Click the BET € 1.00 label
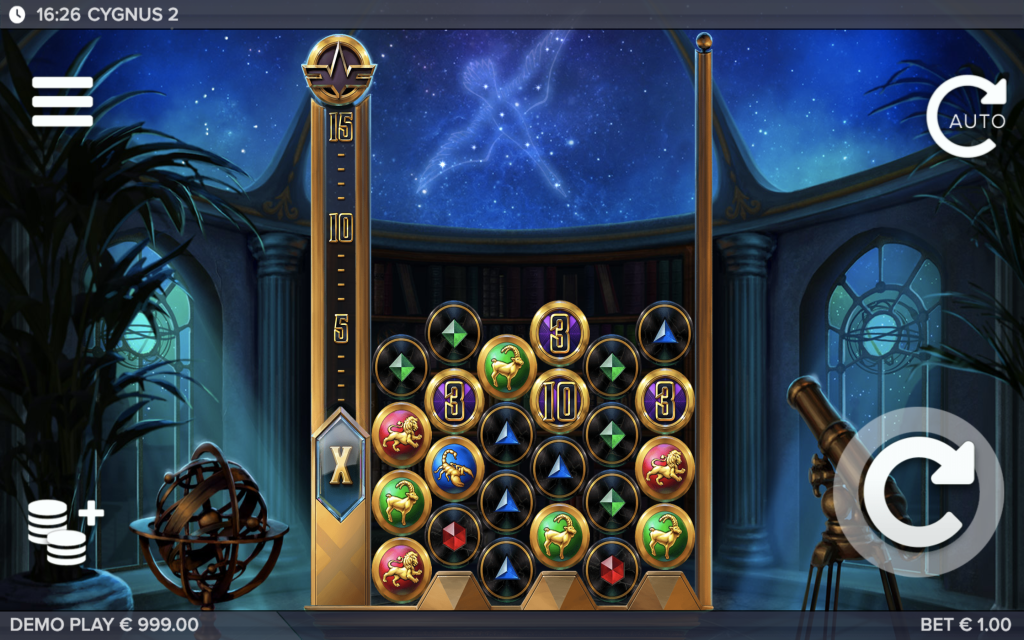This screenshot has width=1024, height=640. [x=965, y=625]
